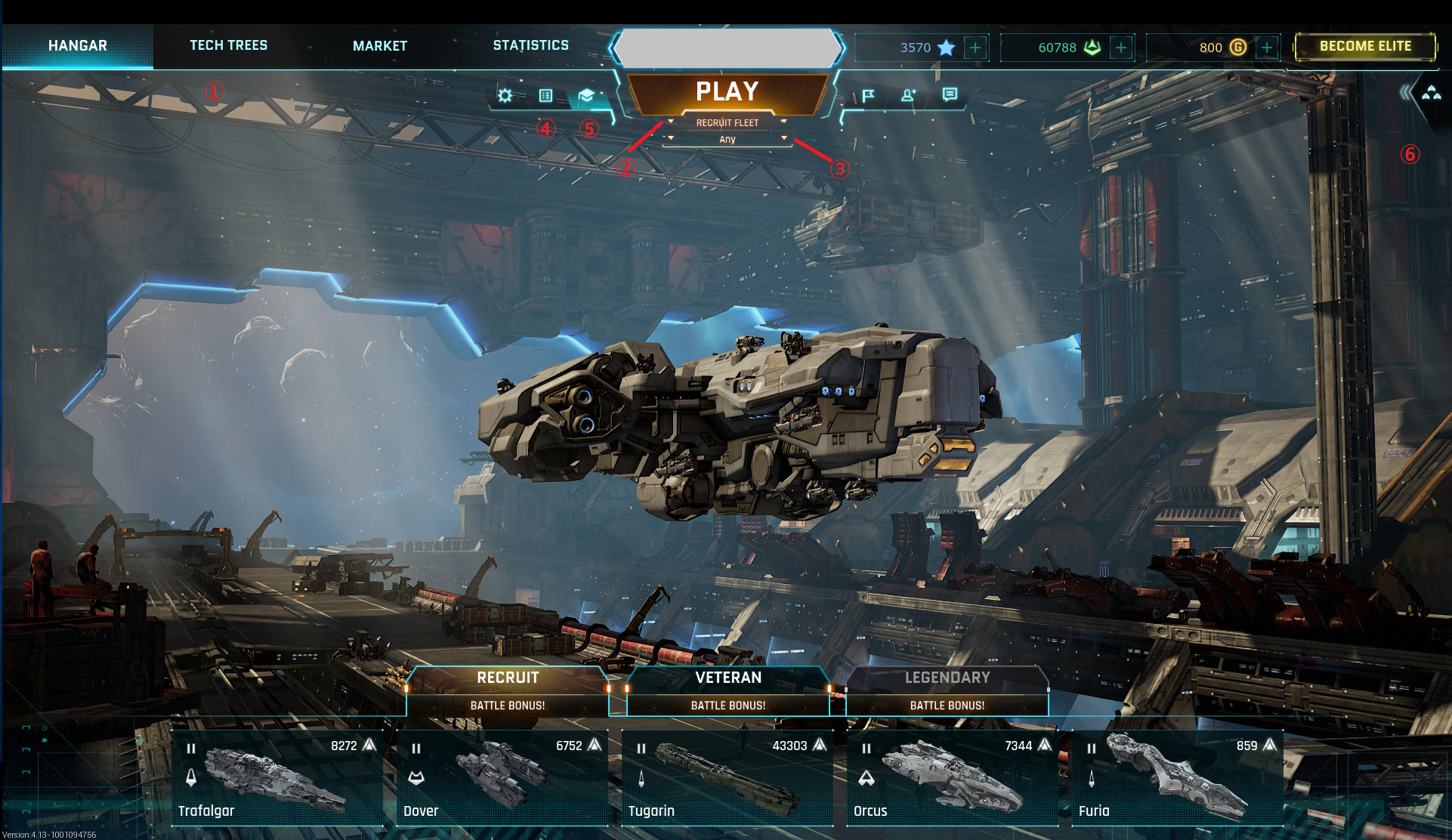Open the Recruit Fleet dropdown
Screen dimensions: 1452x840
click(x=727, y=122)
